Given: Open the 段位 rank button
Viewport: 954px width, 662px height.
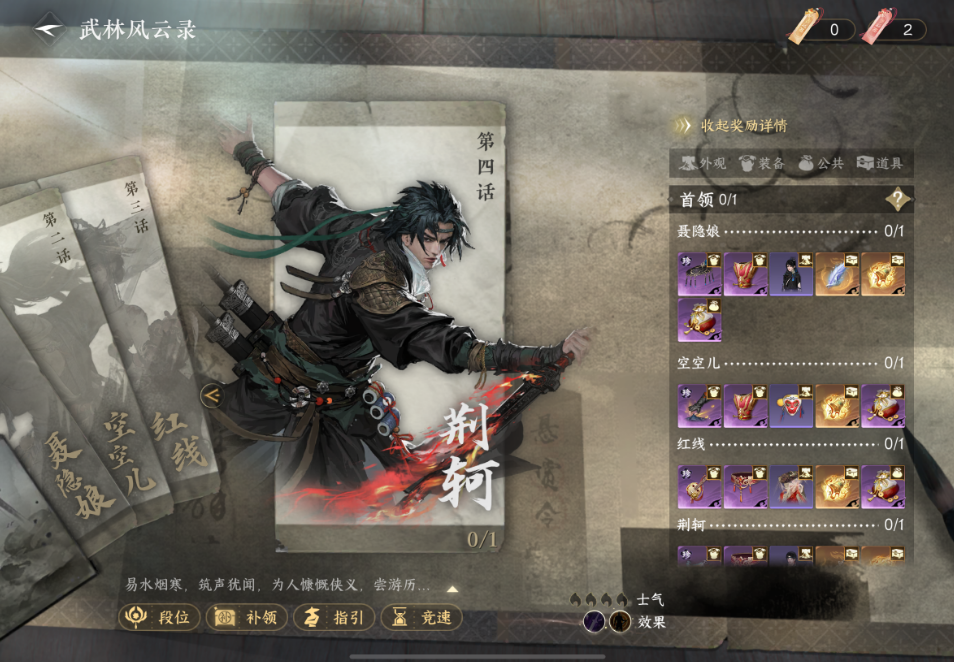Looking at the screenshot, I should pyautogui.click(x=160, y=617).
